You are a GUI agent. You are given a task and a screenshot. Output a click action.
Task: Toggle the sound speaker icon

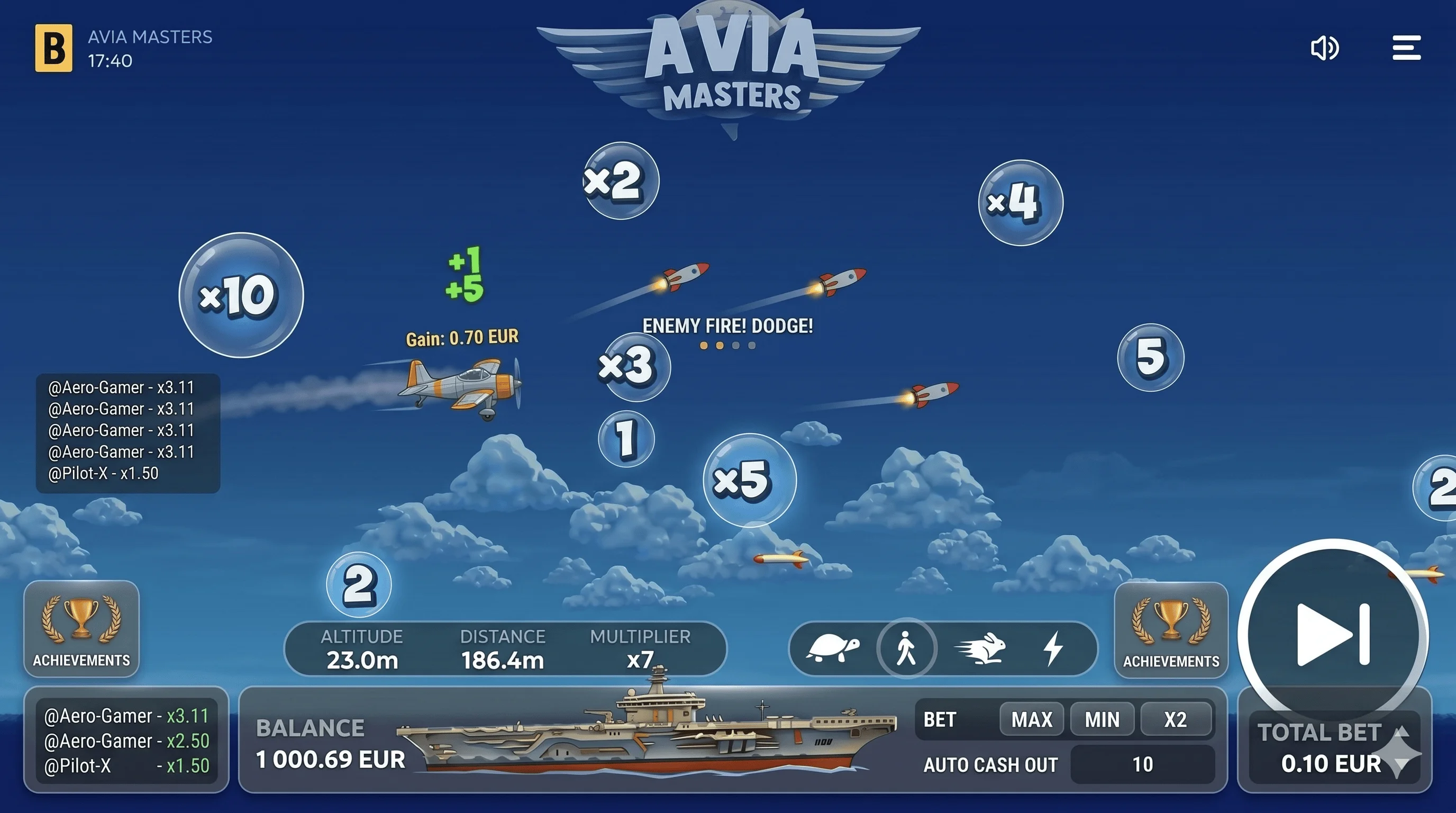(1324, 48)
